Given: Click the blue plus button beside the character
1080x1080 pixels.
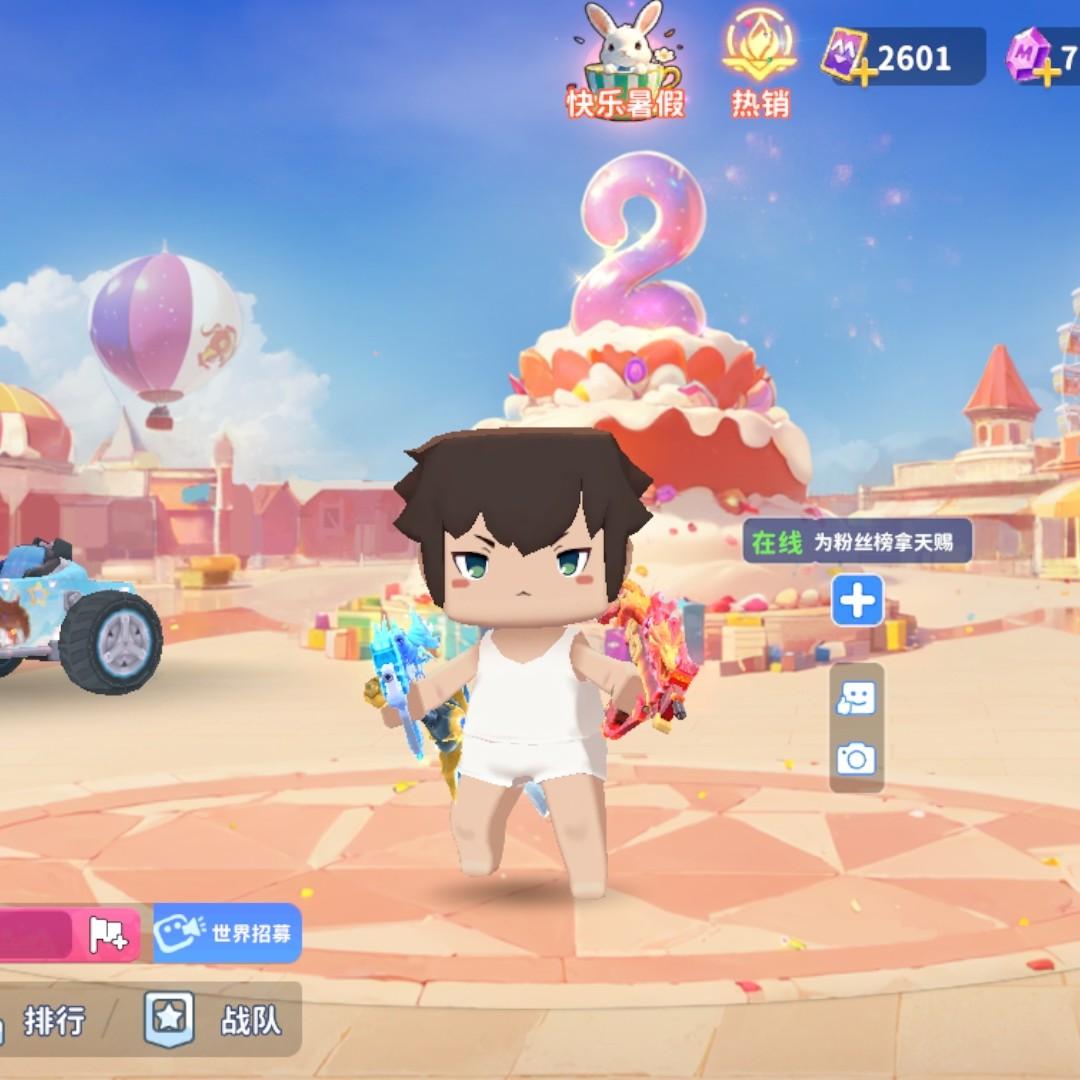Looking at the screenshot, I should pyautogui.click(x=858, y=601).
